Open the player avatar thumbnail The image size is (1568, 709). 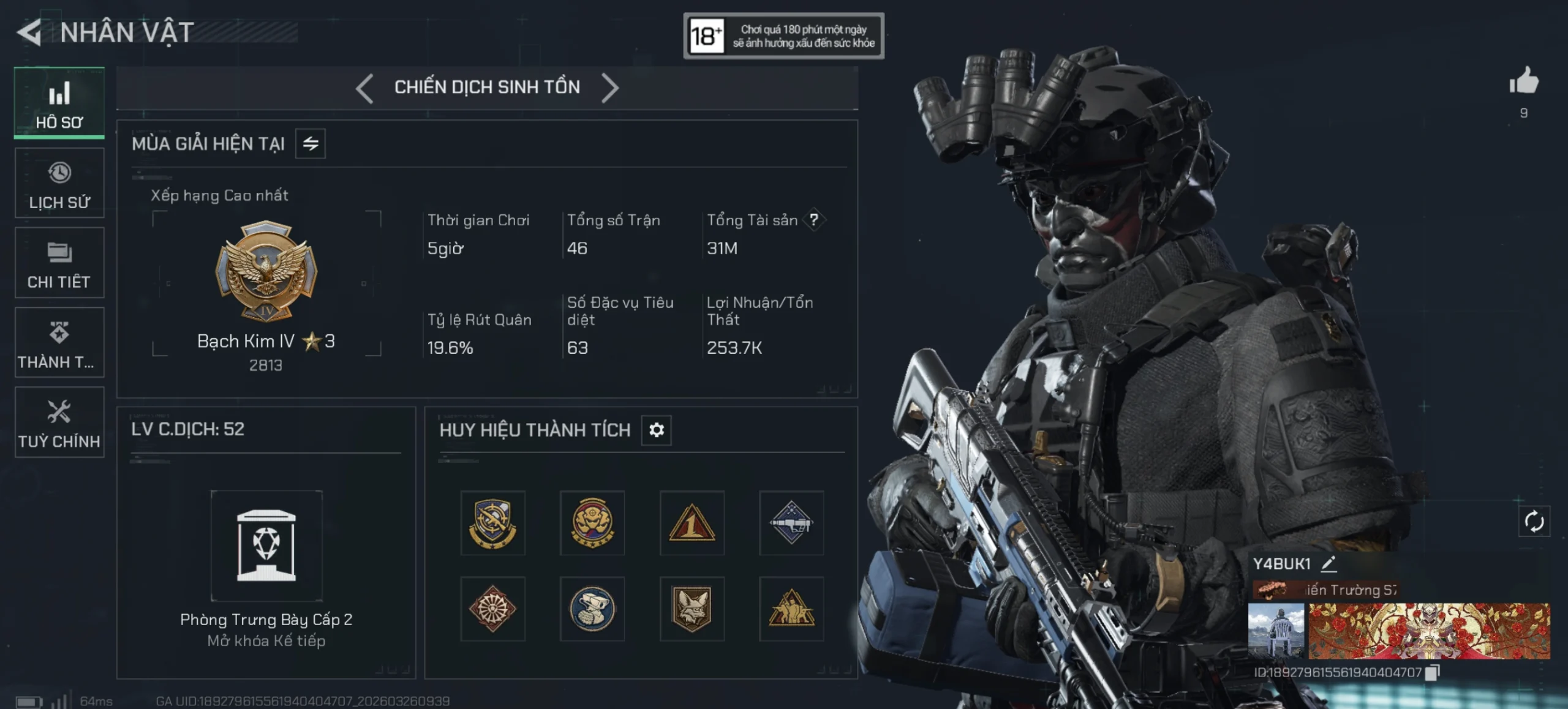1276,631
